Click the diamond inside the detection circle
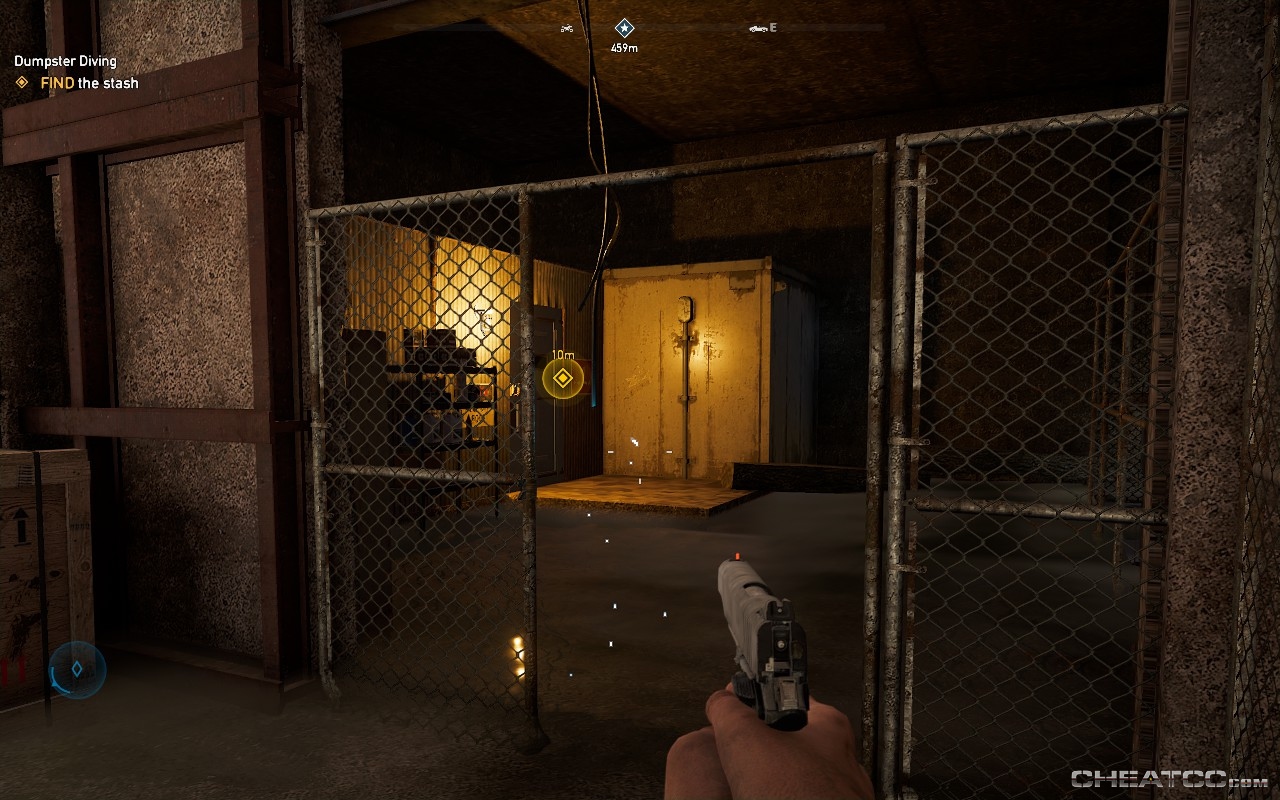Viewport: 1280px width, 800px height. (77, 669)
